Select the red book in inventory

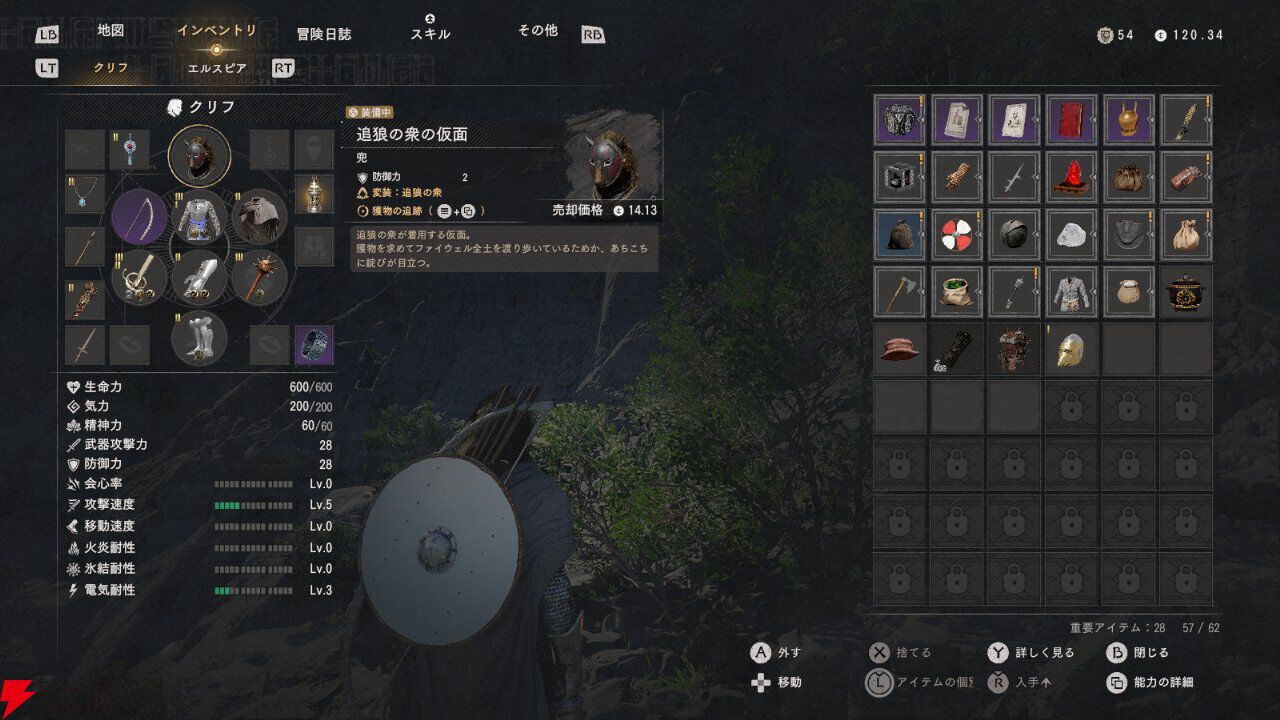[1072, 121]
